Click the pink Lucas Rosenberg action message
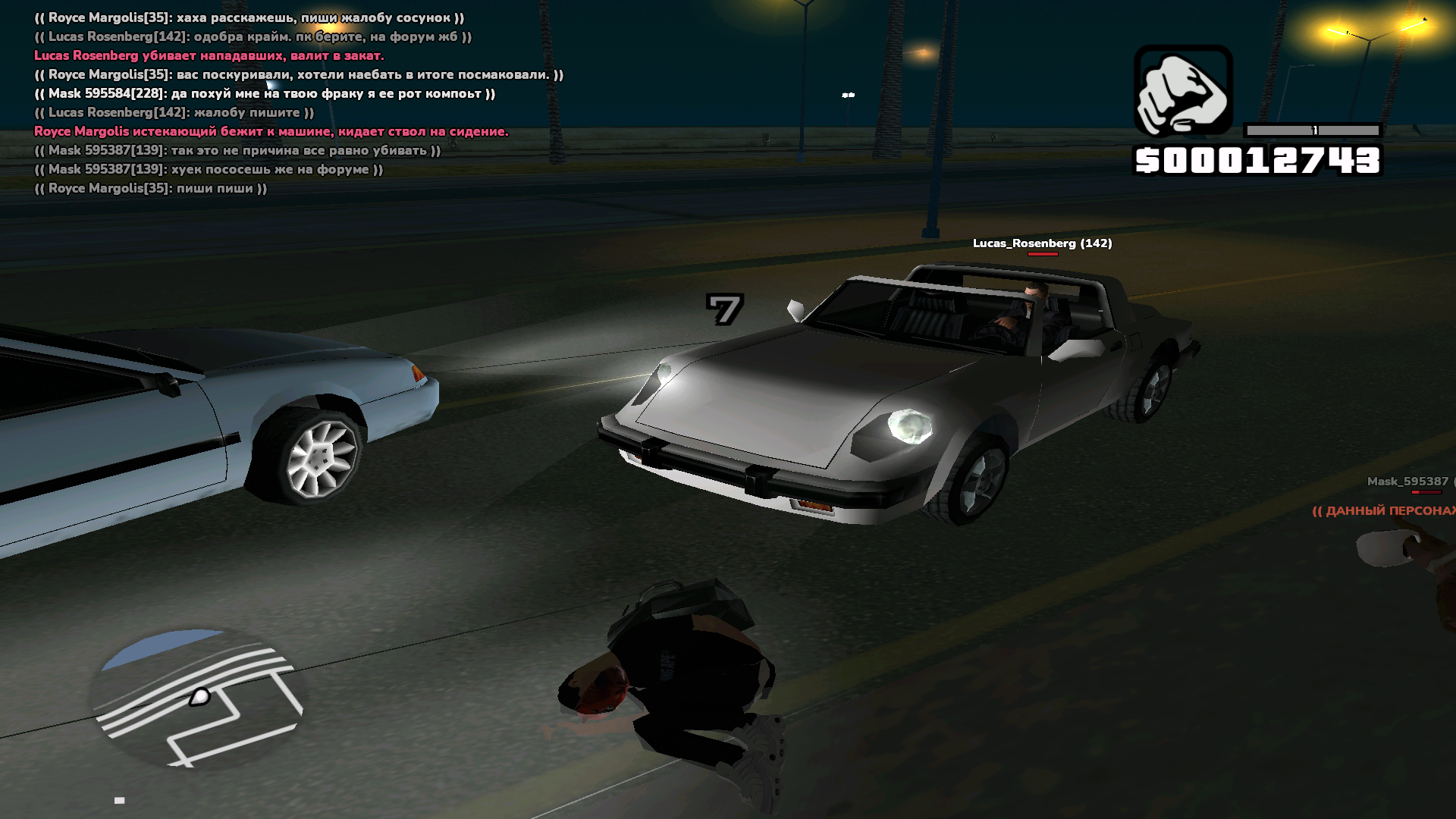Image resolution: width=1456 pixels, height=819 pixels. 209,55
